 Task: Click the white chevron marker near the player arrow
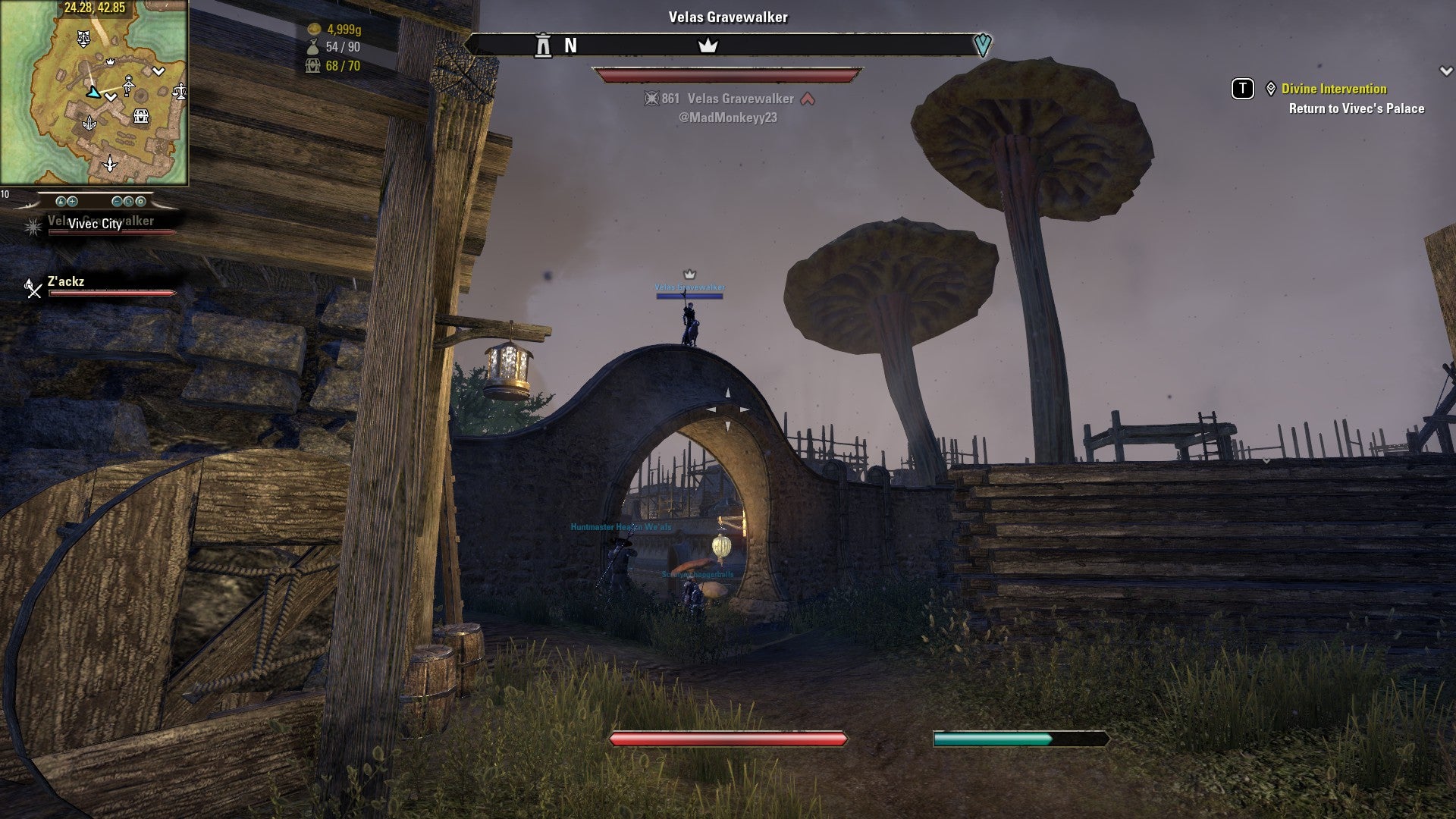111,98
